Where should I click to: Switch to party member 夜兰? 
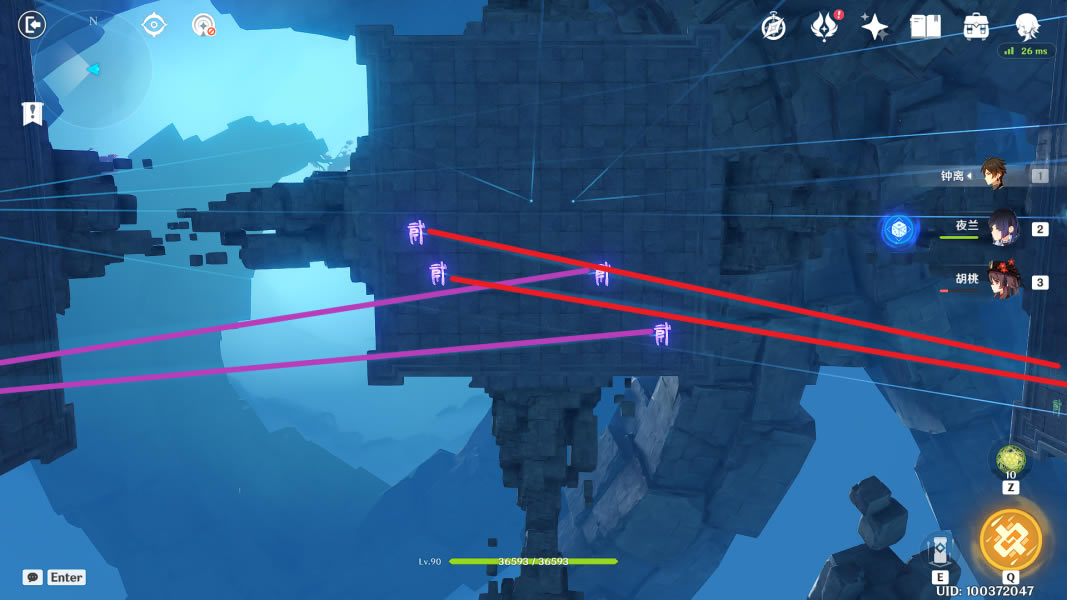tap(1003, 228)
